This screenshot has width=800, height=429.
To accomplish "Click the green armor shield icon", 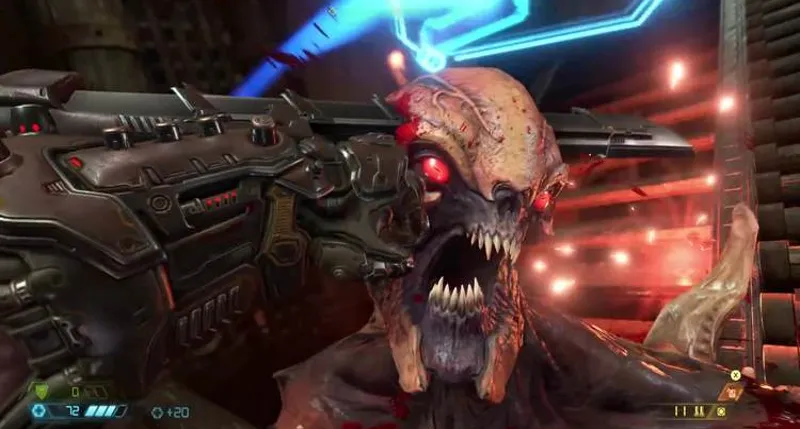I will (43, 392).
